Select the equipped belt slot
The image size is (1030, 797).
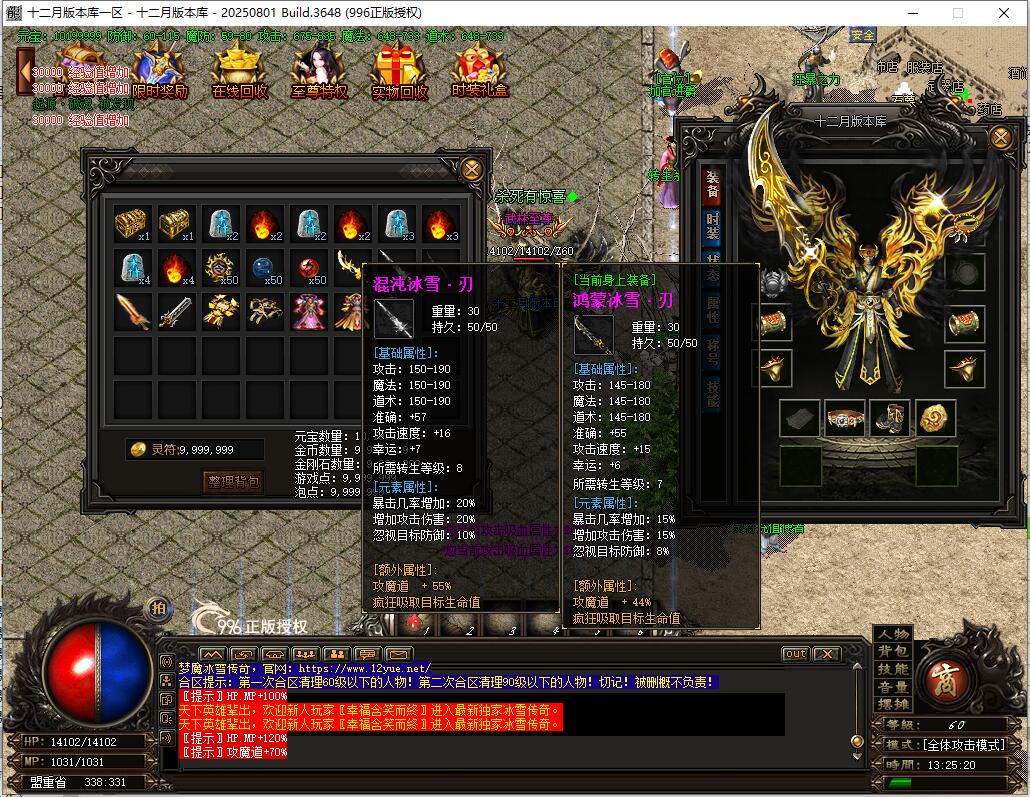tap(844, 418)
